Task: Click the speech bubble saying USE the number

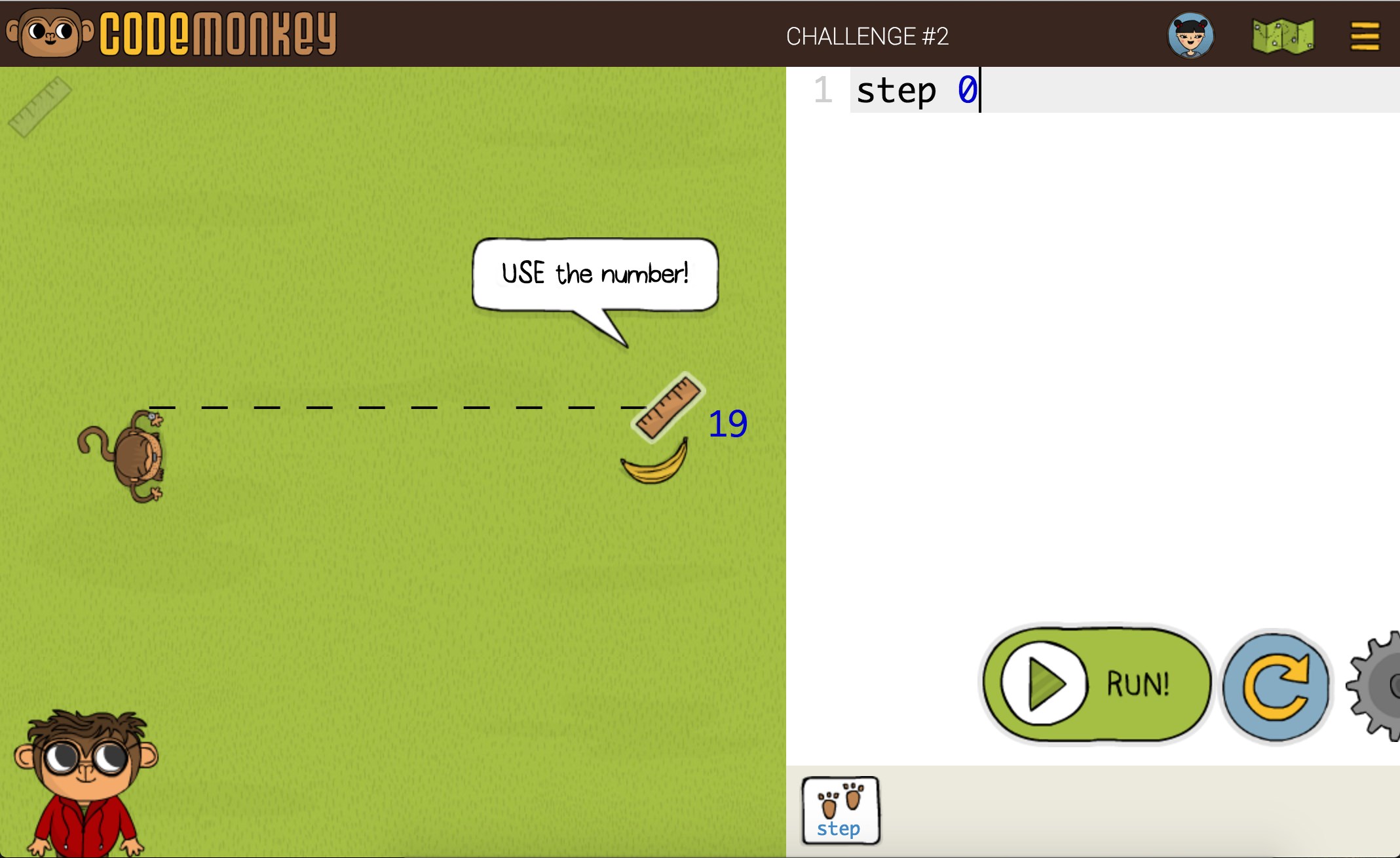Action: click(x=595, y=274)
